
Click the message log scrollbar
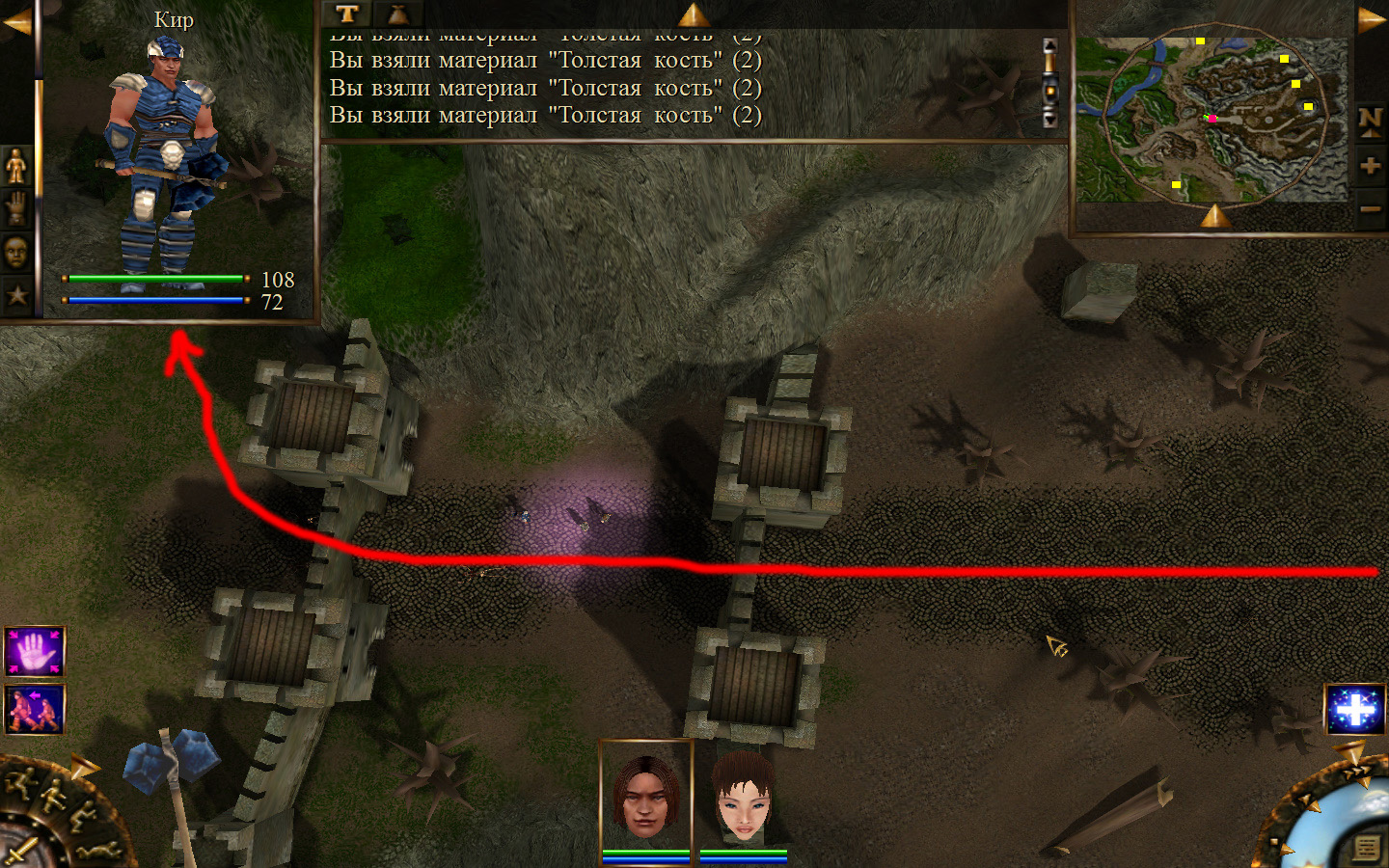point(1050,84)
